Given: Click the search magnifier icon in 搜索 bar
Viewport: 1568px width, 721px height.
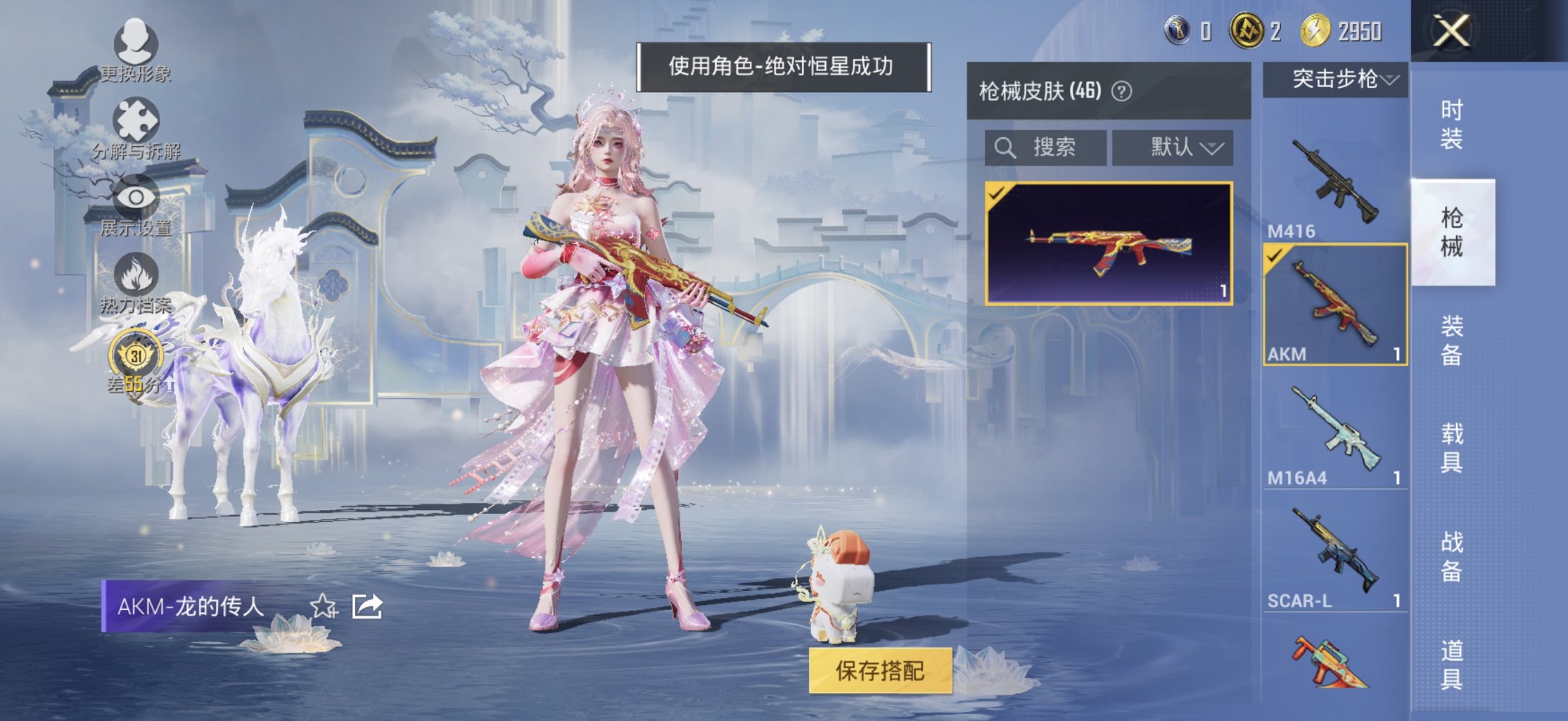Looking at the screenshot, I should (1006, 147).
